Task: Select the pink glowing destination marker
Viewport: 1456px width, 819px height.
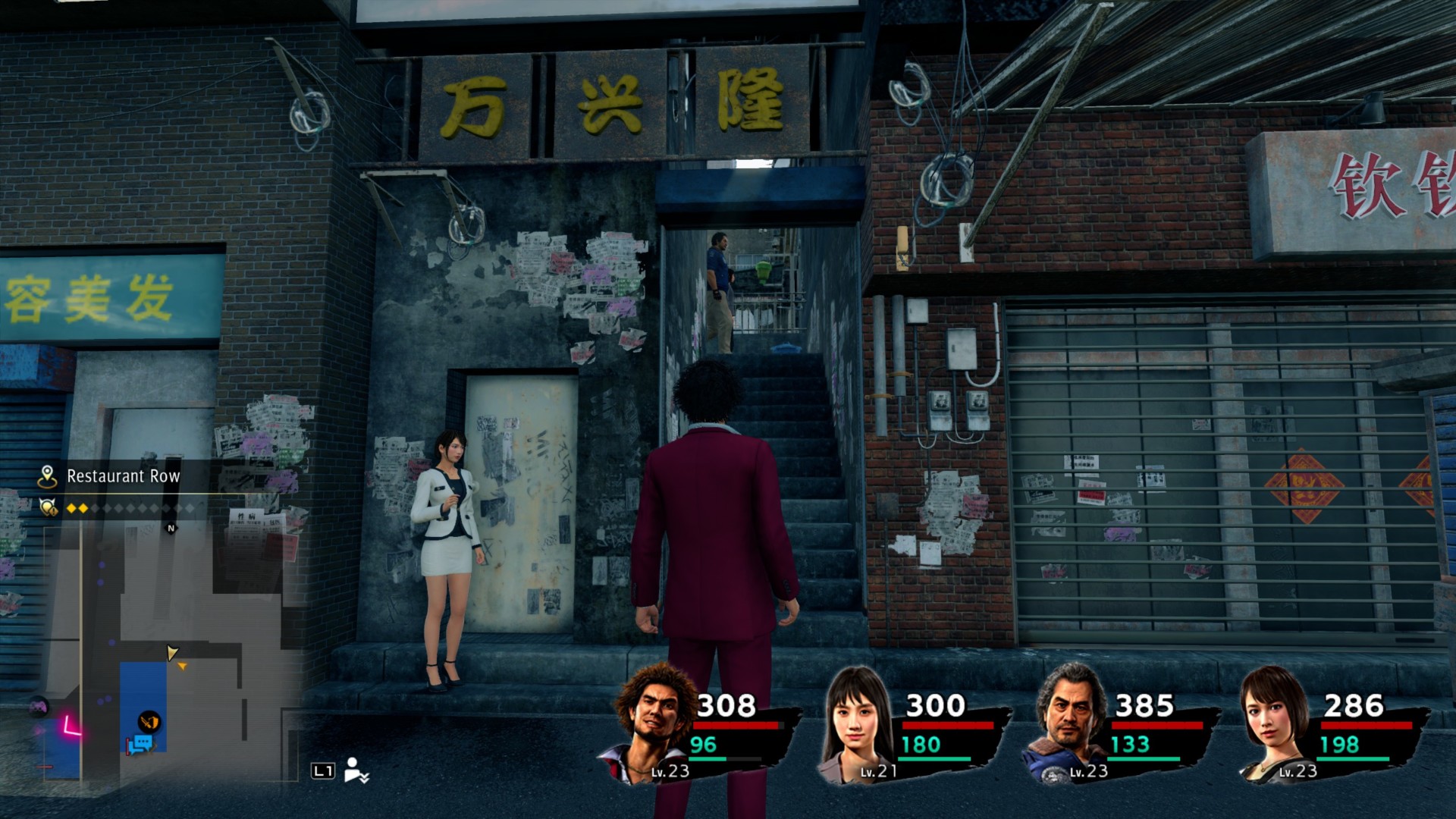Action: click(71, 726)
